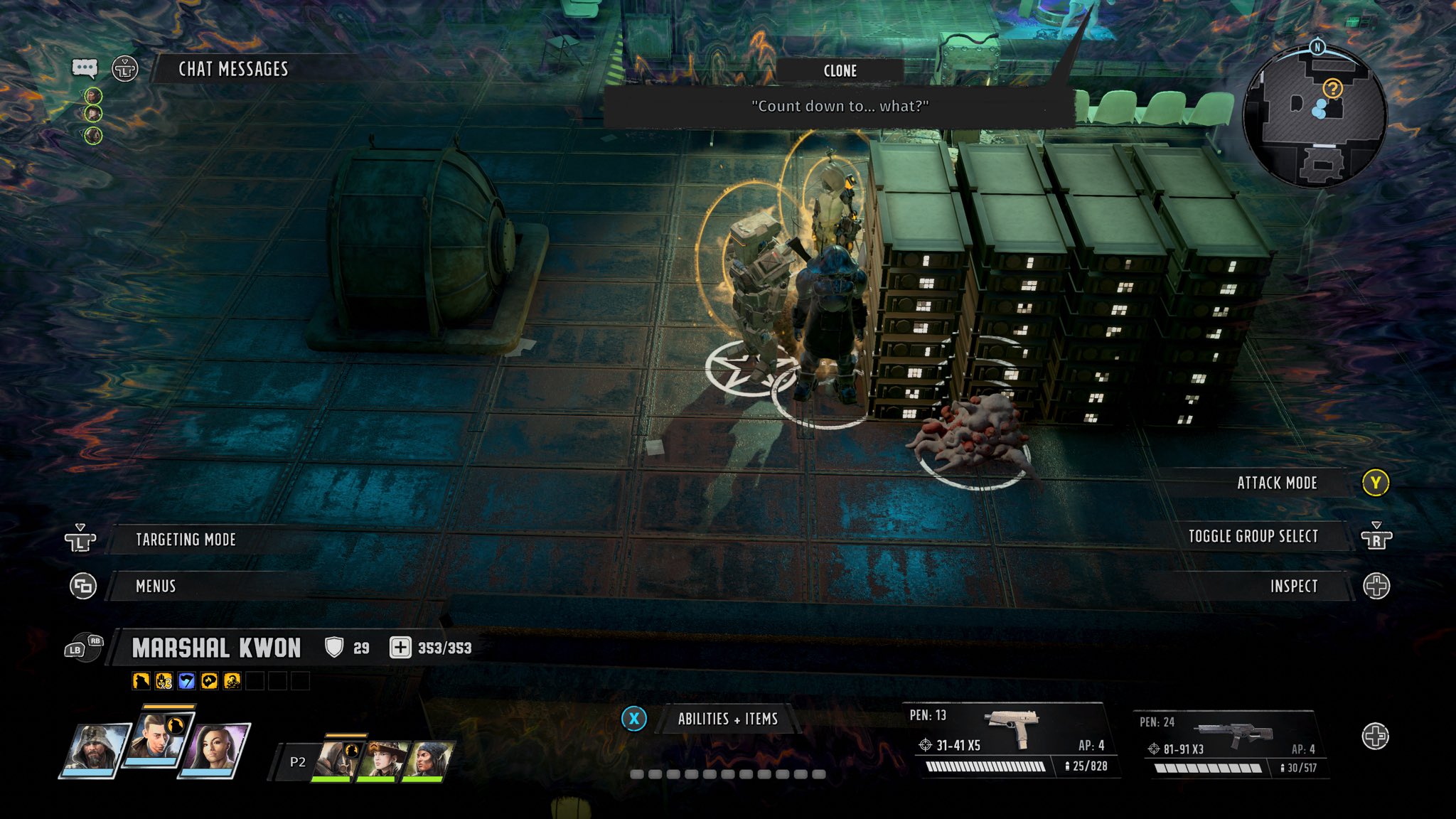
Task: Select the P2 hooded masked character portrait
Action: pyautogui.click(x=335, y=760)
